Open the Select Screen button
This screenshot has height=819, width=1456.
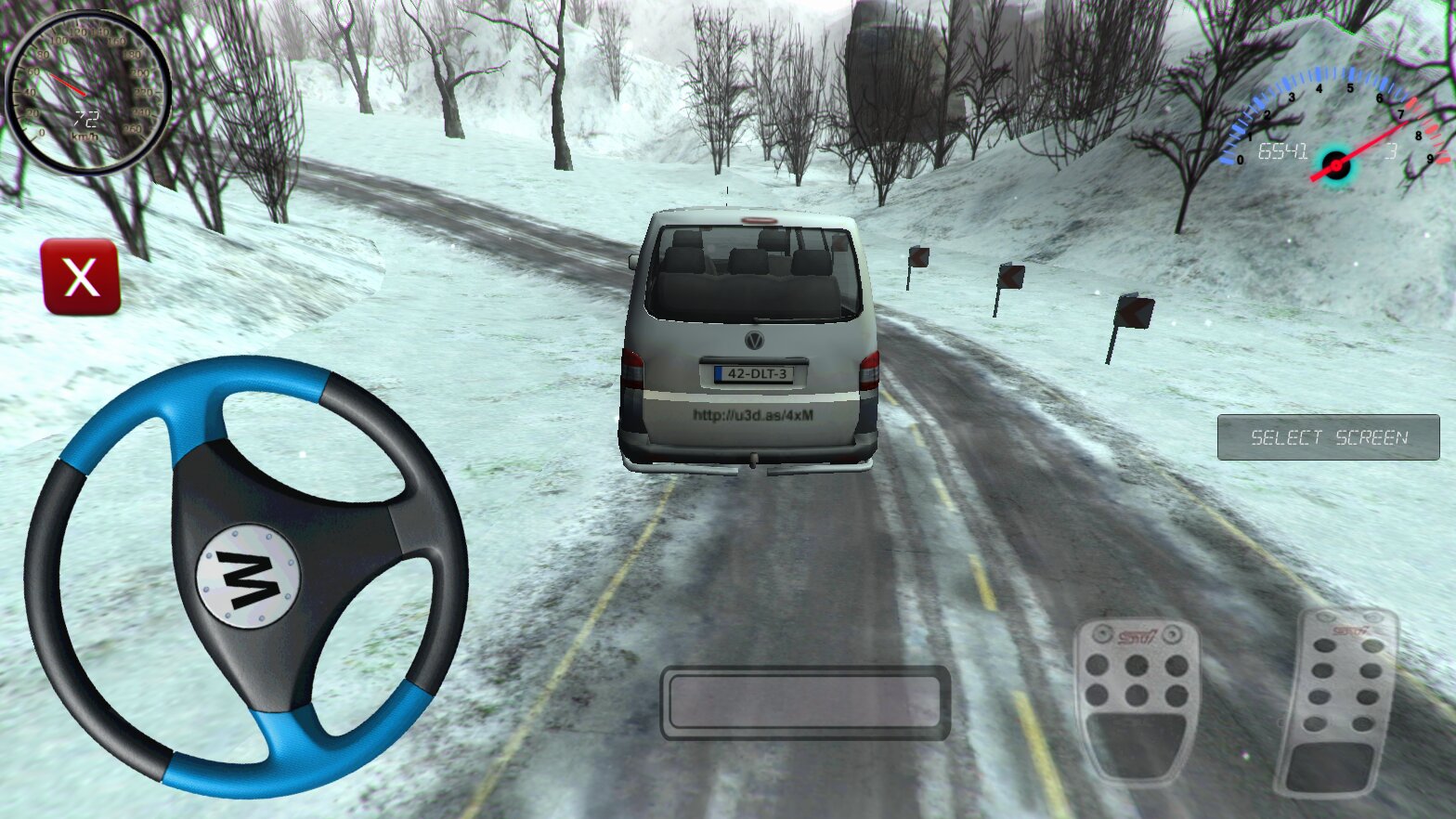(1328, 437)
